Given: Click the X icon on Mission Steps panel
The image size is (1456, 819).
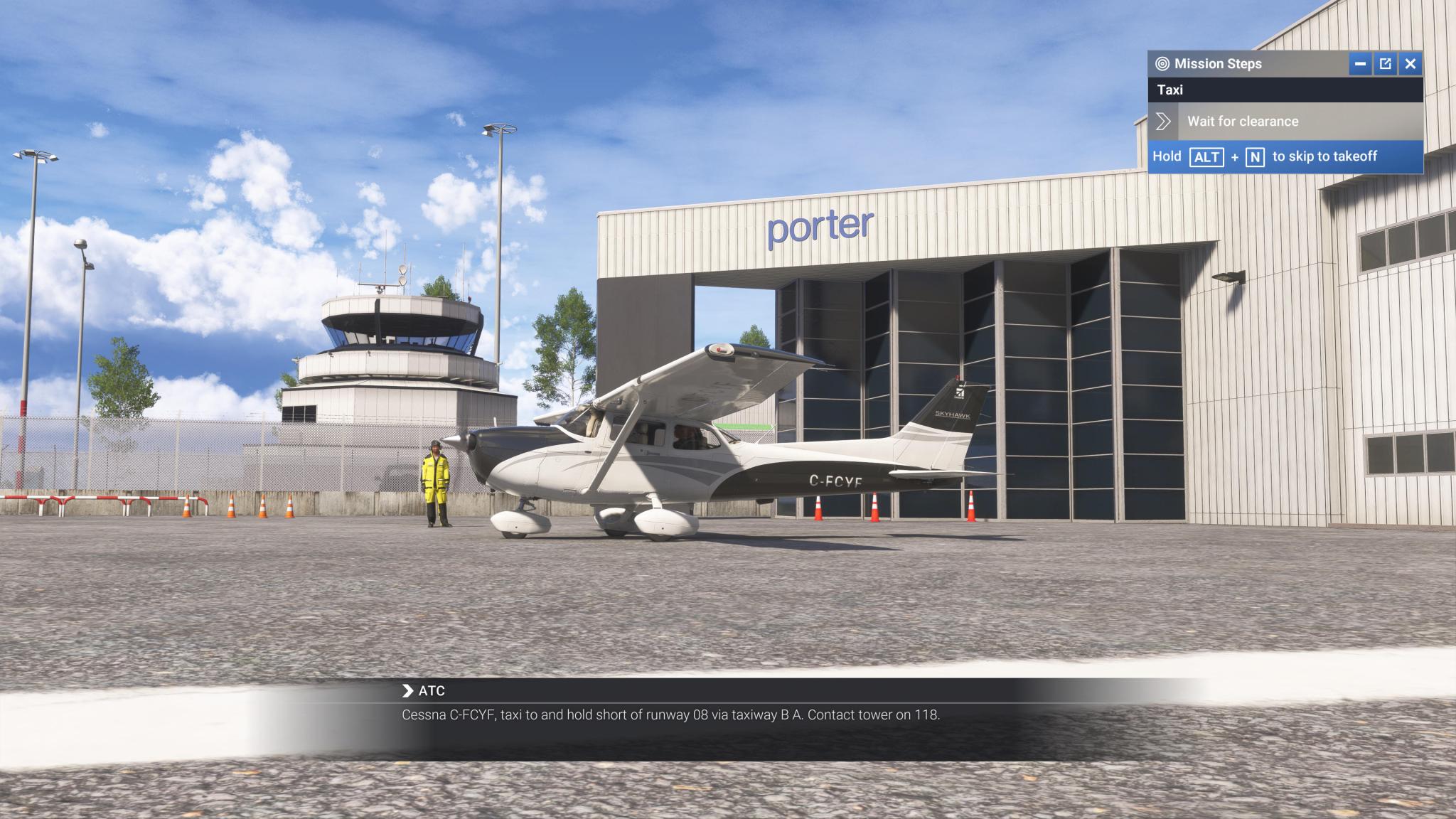Looking at the screenshot, I should tap(1410, 64).
